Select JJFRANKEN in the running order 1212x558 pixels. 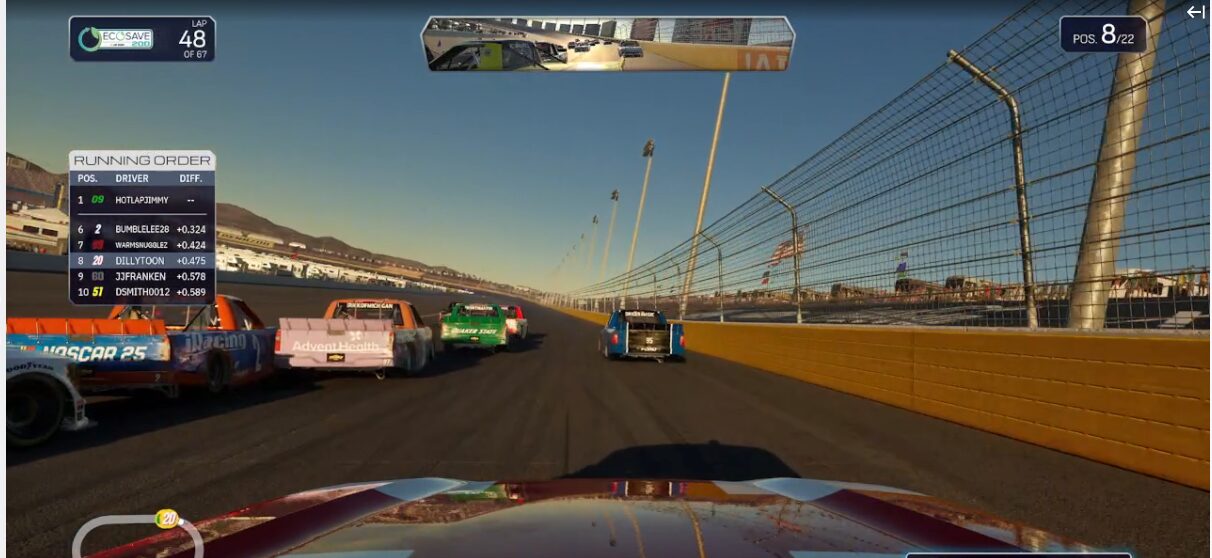(141, 276)
